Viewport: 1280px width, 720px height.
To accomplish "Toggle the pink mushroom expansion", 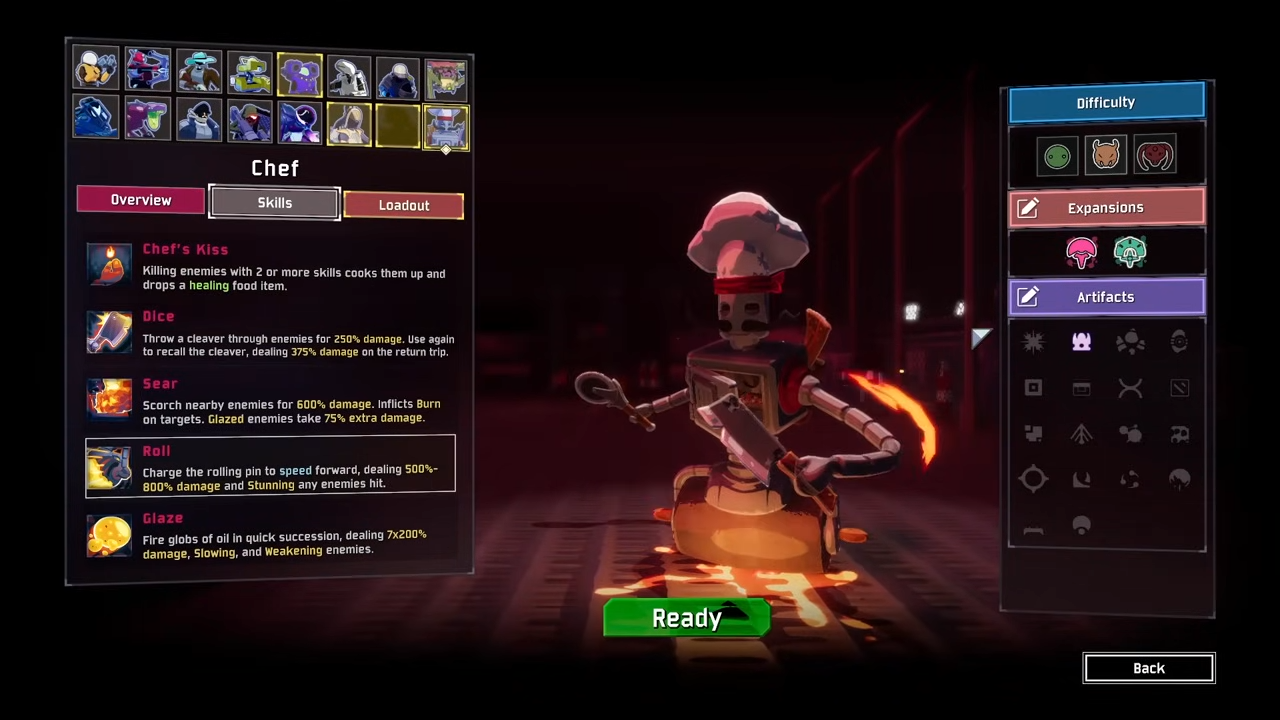I will coord(1081,252).
